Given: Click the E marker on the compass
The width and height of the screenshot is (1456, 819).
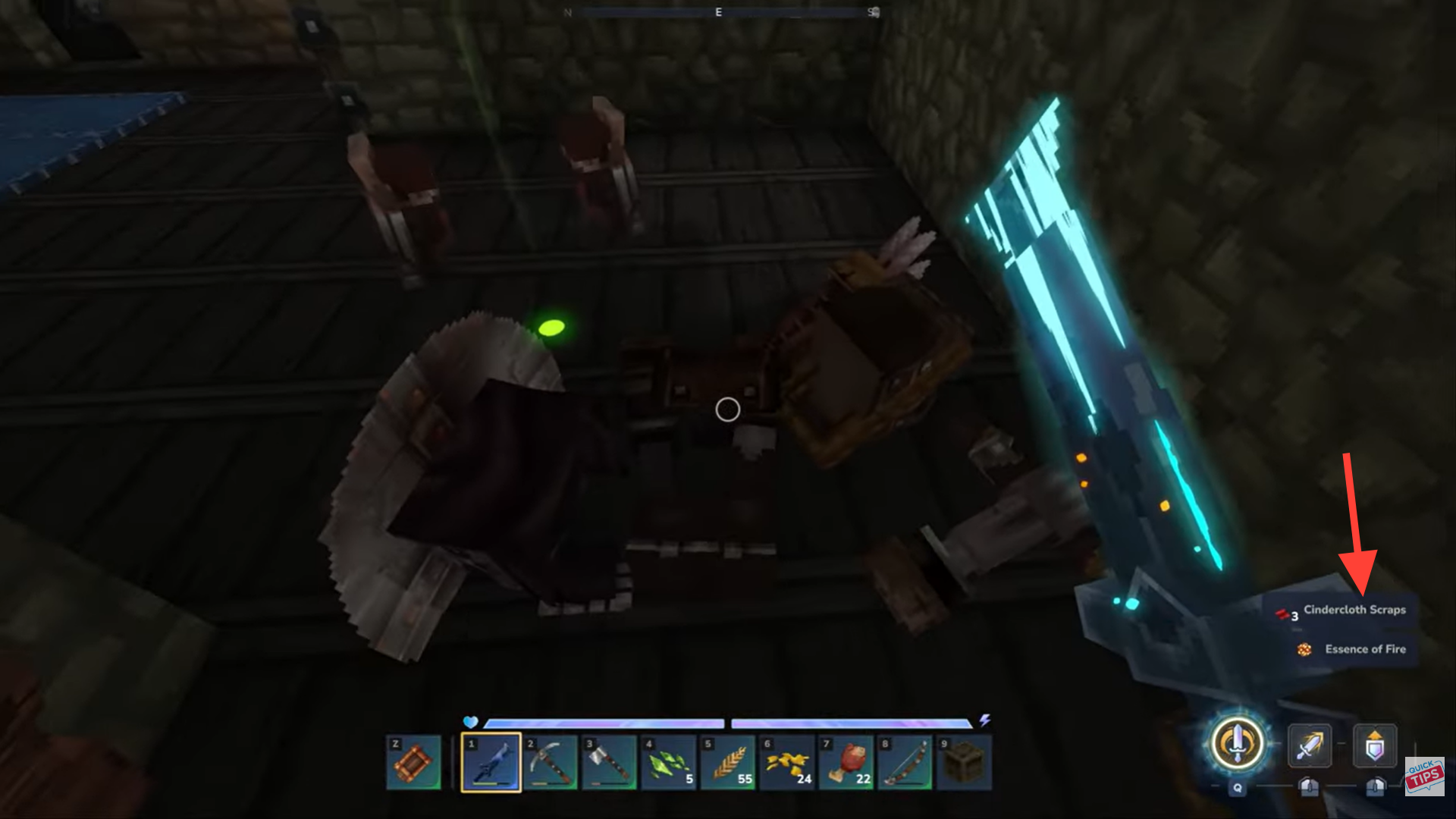Looking at the screenshot, I should (x=717, y=12).
